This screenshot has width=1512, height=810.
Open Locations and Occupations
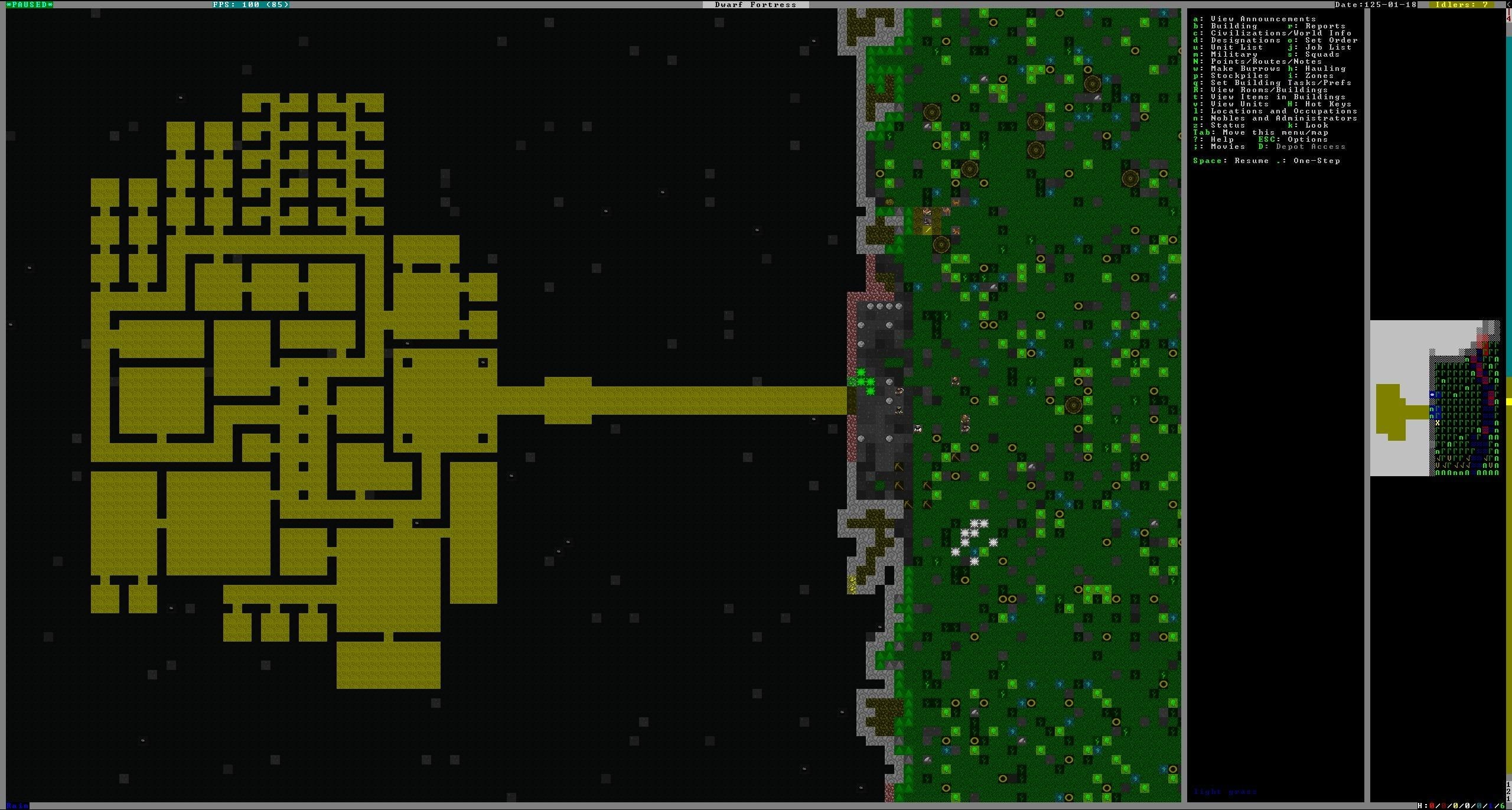click(x=1283, y=111)
